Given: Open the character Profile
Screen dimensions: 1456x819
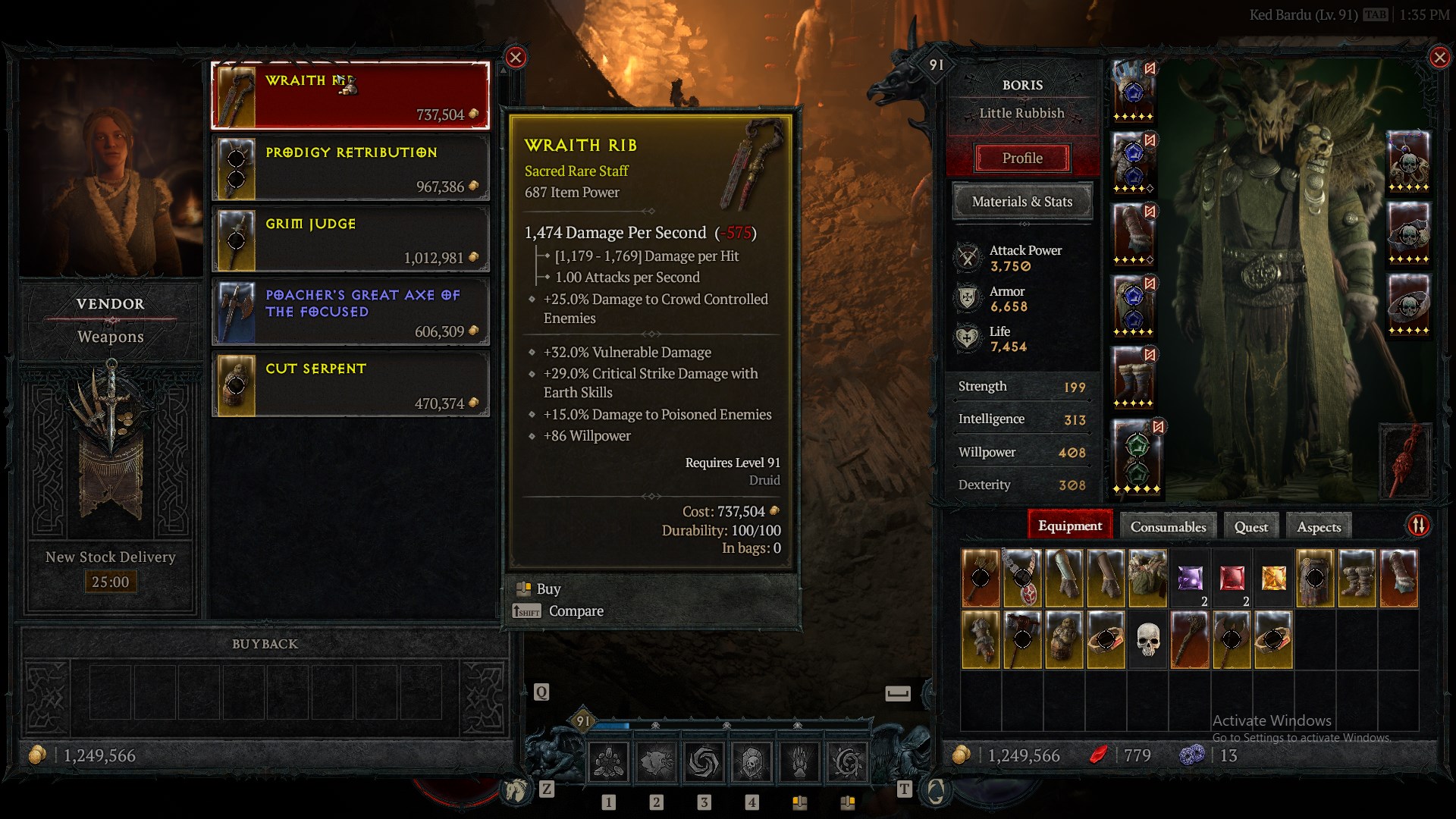Looking at the screenshot, I should point(1021,158).
